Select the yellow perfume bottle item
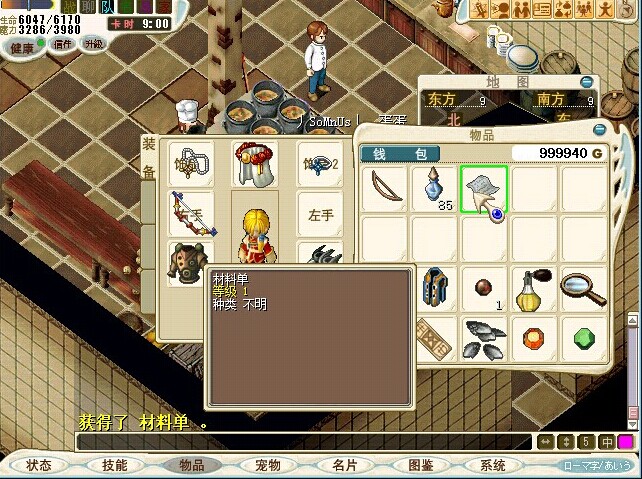This screenshot has height=479, width=642. (x=534, y=289)
